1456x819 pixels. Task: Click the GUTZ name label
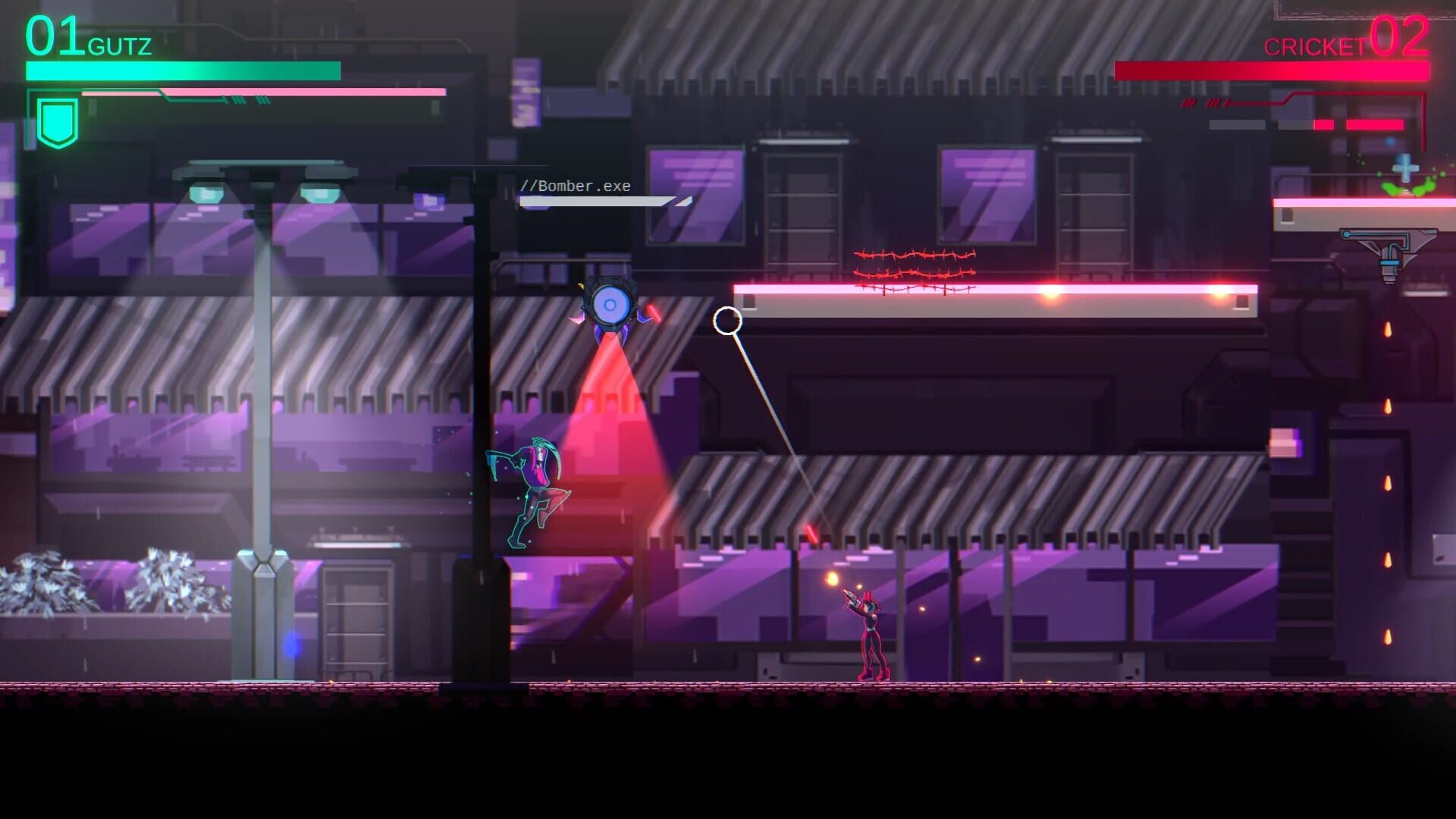click(118, 45)
